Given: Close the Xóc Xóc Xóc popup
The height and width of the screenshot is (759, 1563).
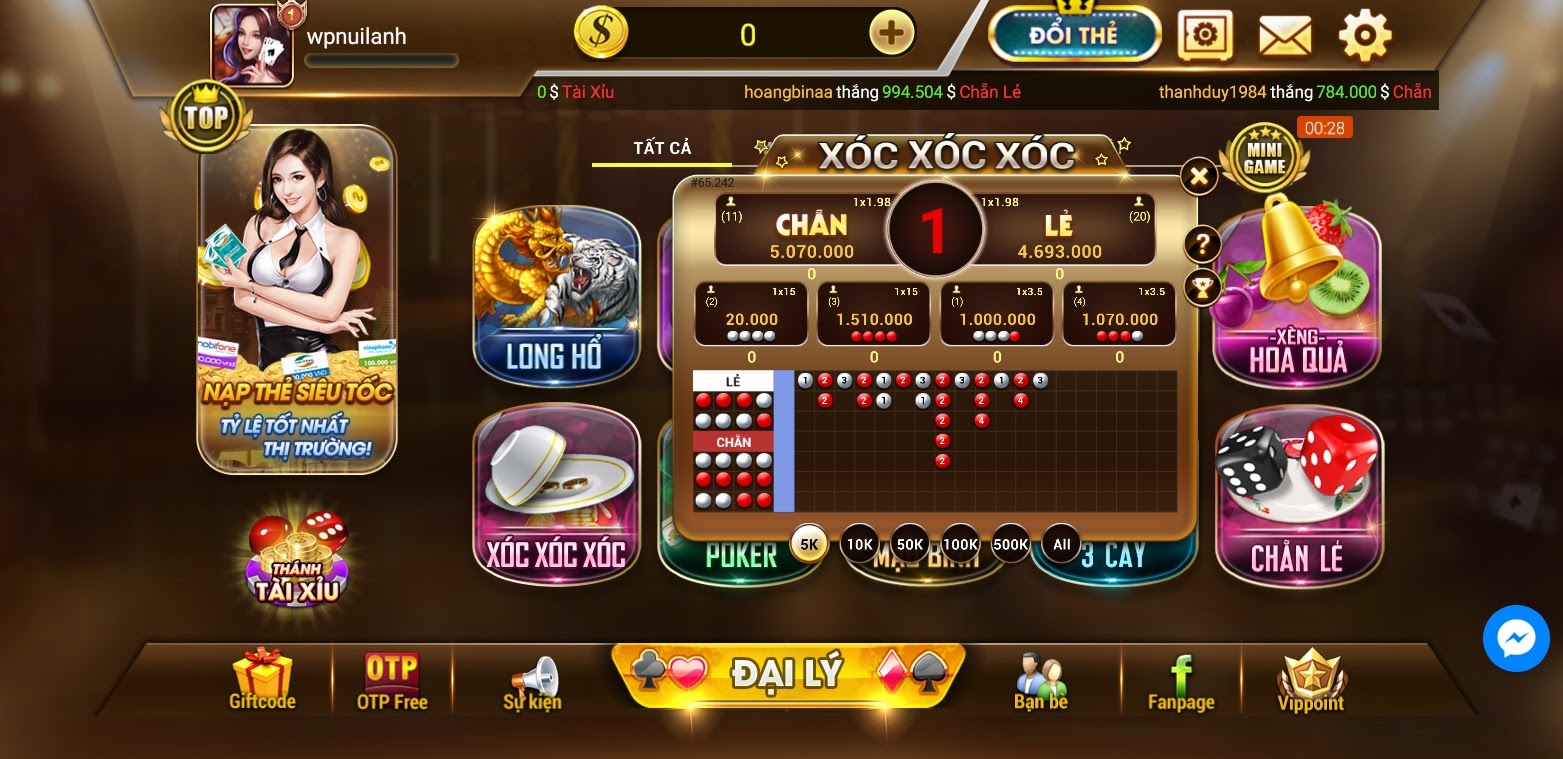Looking at the screenshot, I should point(1198,177).
